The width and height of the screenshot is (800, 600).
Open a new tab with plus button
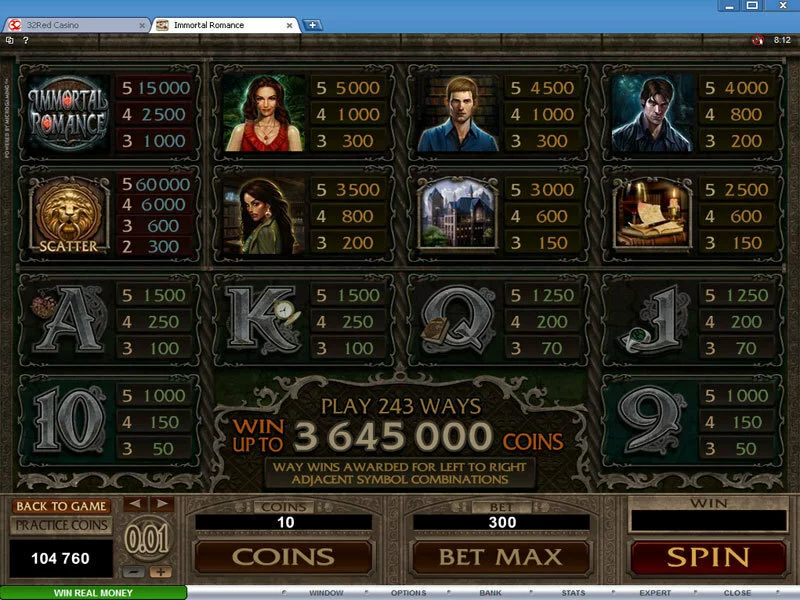coord(312,25)
